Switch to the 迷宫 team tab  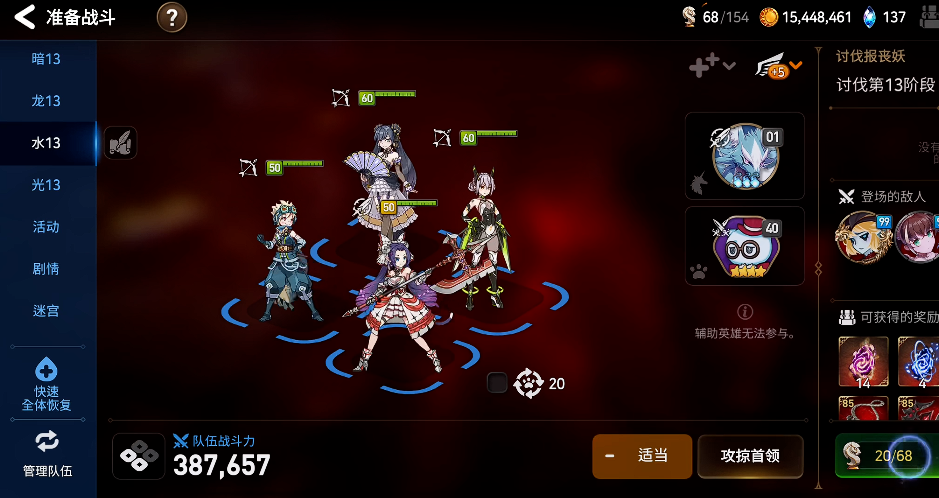click(x=47, y=311)
